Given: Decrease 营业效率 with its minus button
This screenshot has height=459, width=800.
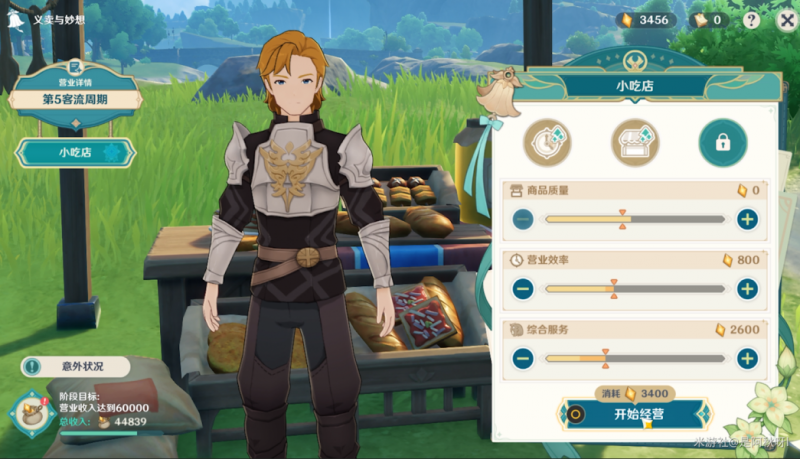Looking at the screenshot, I should (523, 289).
